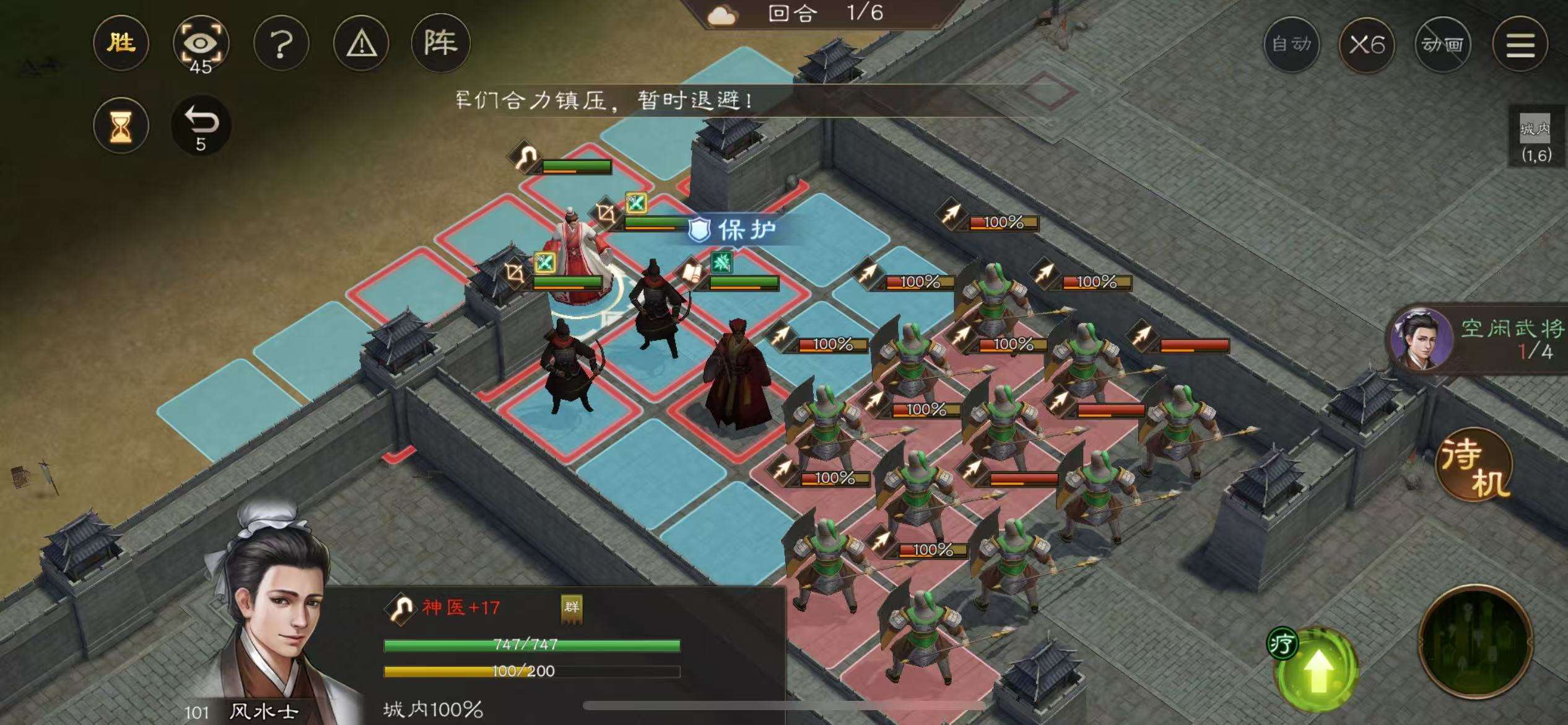Open the victory conditions 胜 button
The image size is (1568, 725).
tap(121, 43)
